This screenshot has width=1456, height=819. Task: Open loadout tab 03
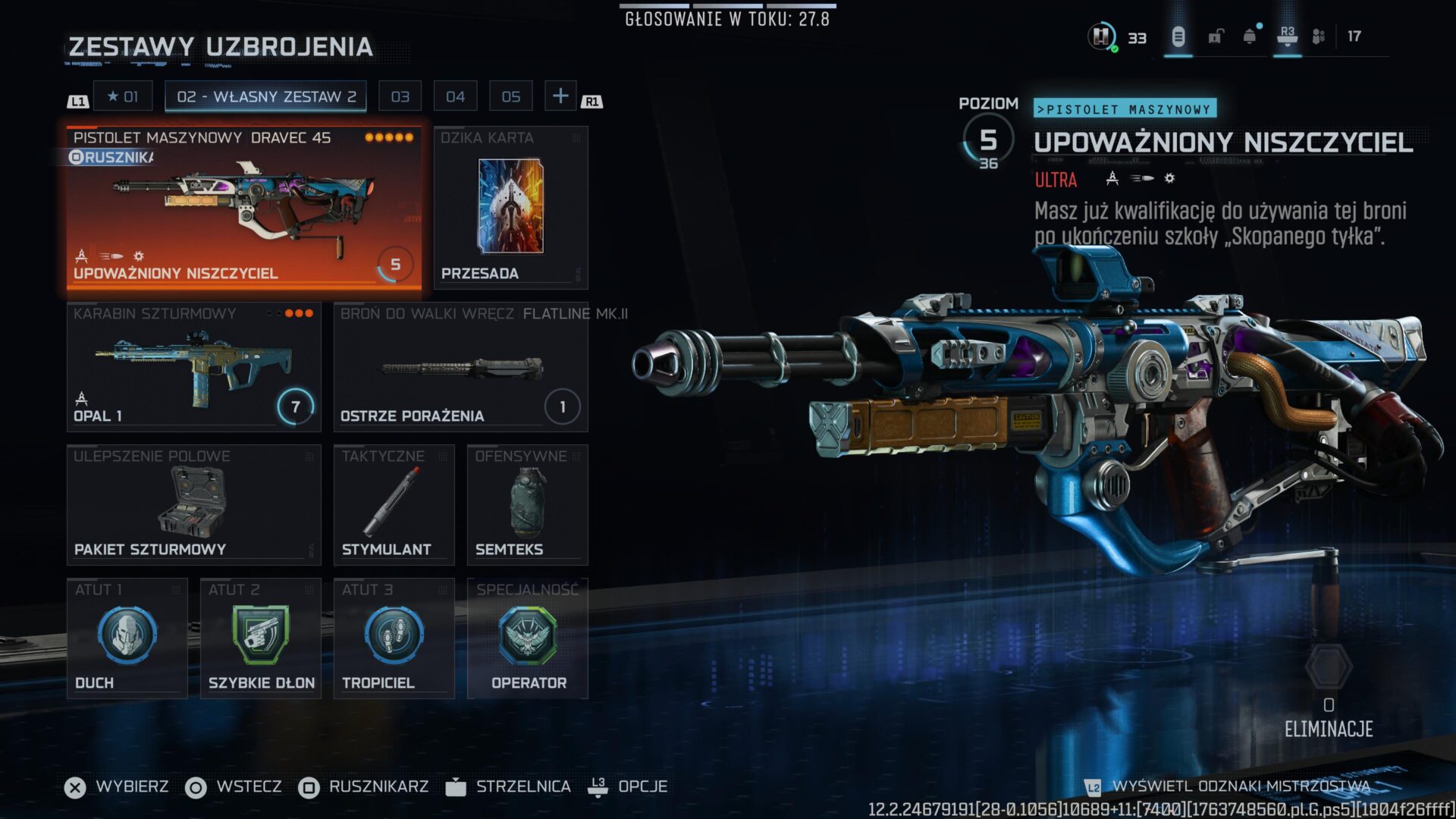[400, 96]
